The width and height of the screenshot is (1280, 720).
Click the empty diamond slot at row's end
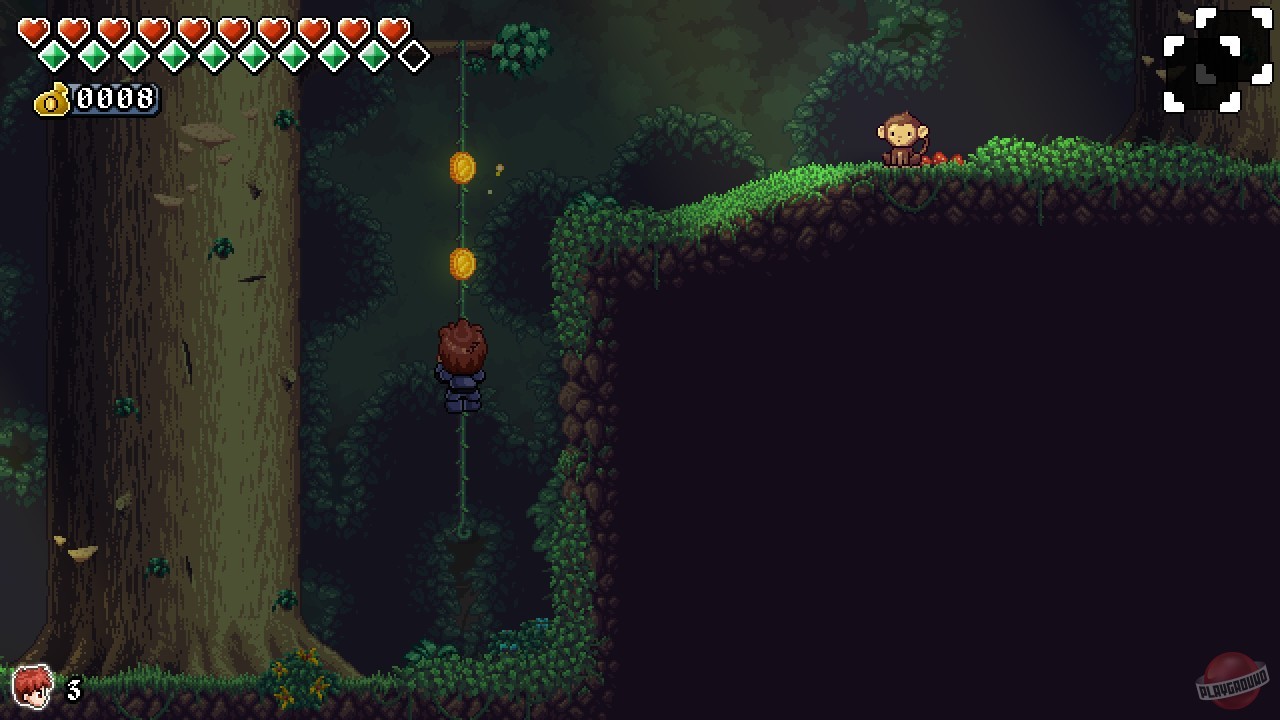click(x=413, y=57)
